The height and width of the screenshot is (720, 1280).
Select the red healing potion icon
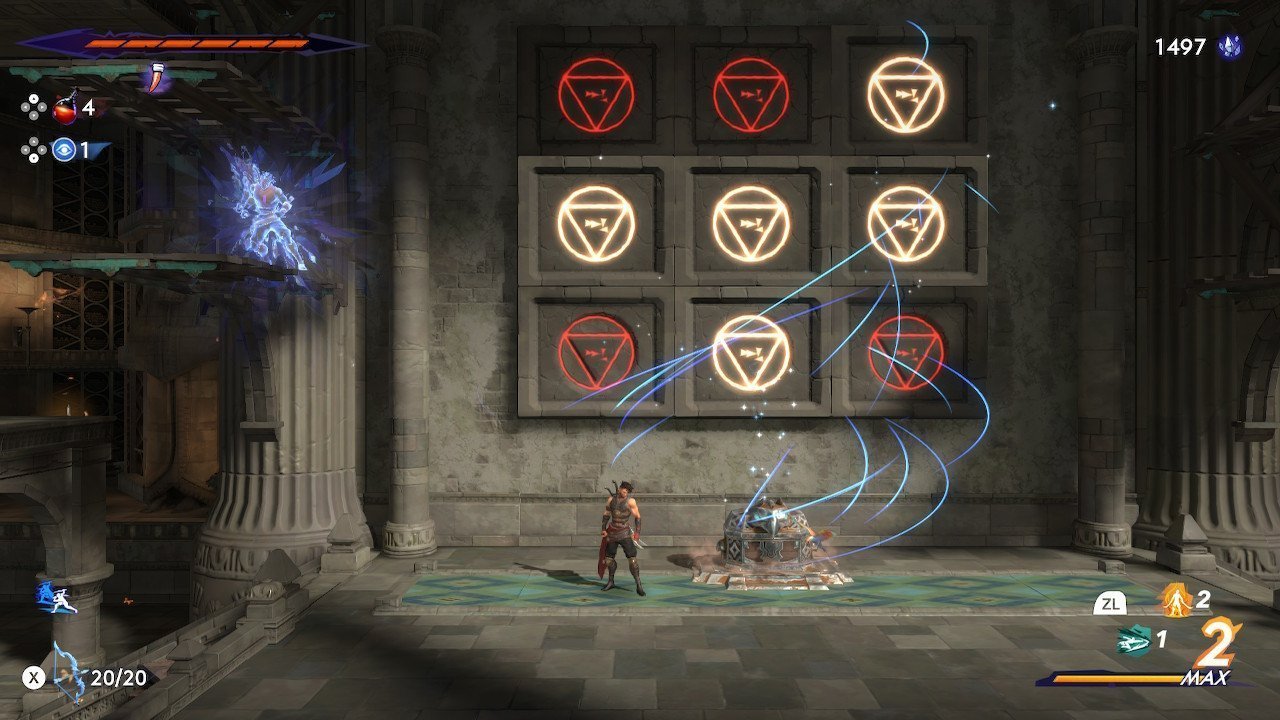coord(65,107)
